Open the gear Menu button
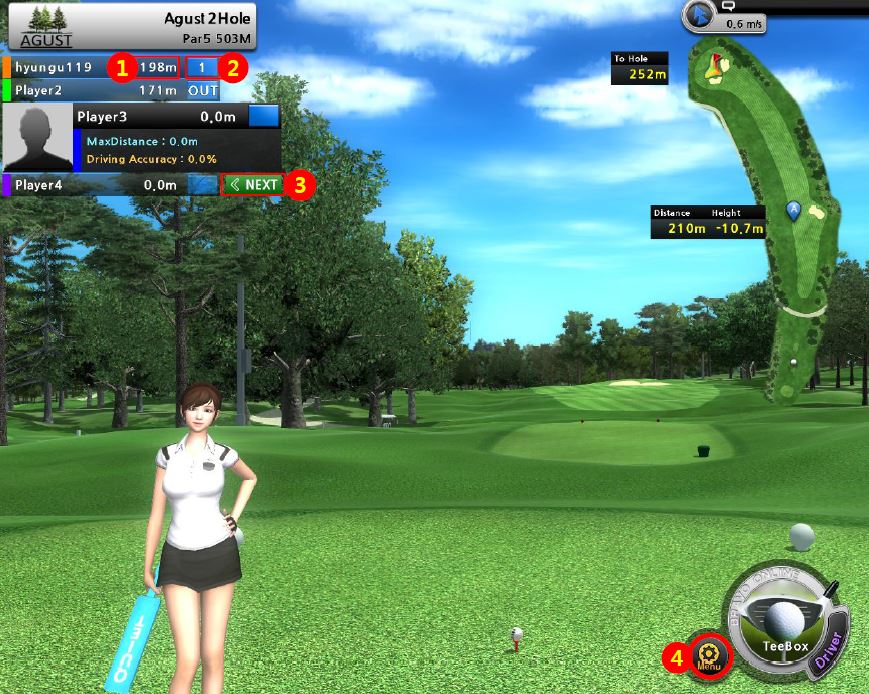The height and width of the screenshot is (694, 869). click(711, 654)
